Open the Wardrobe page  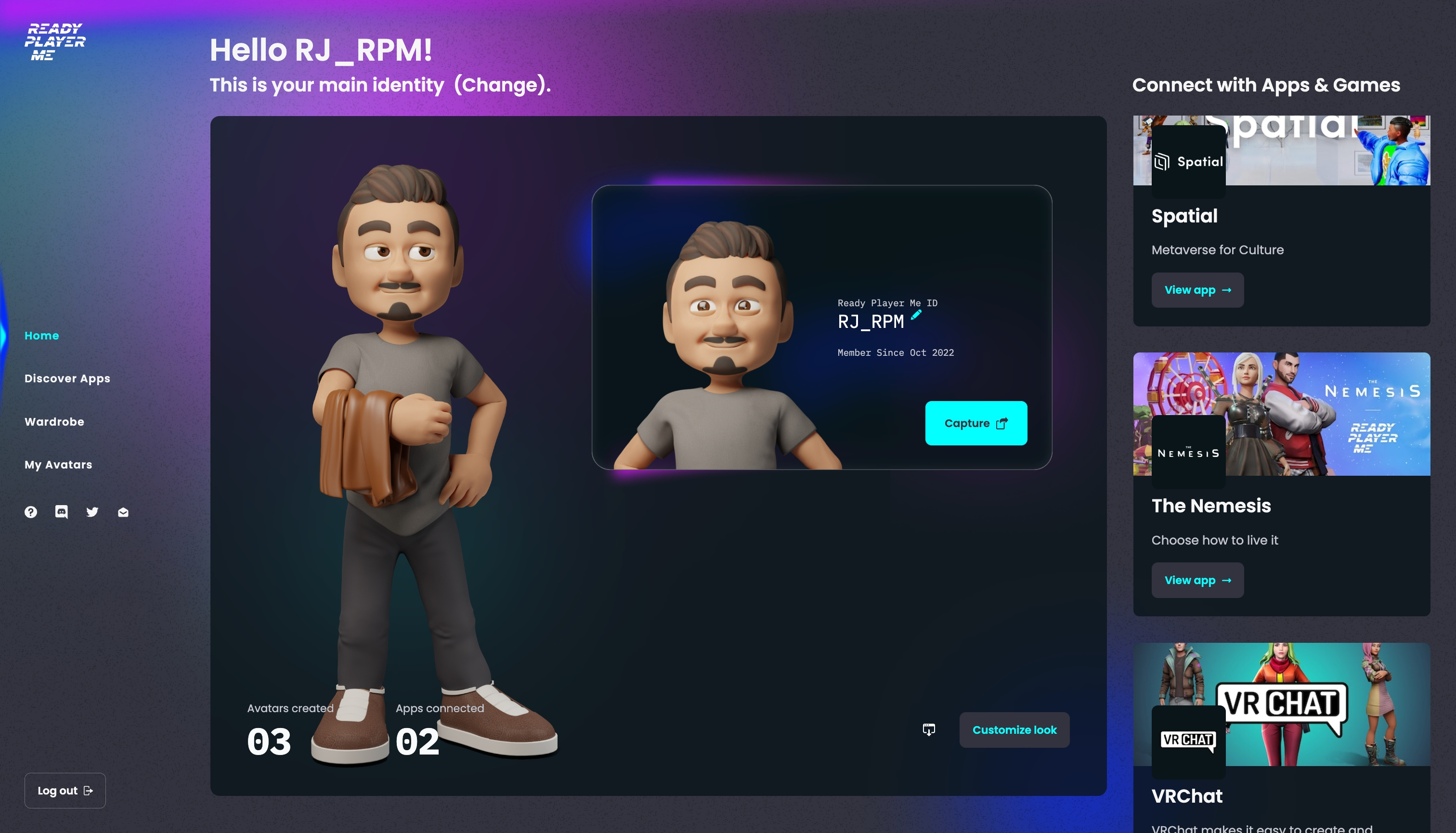54,422
